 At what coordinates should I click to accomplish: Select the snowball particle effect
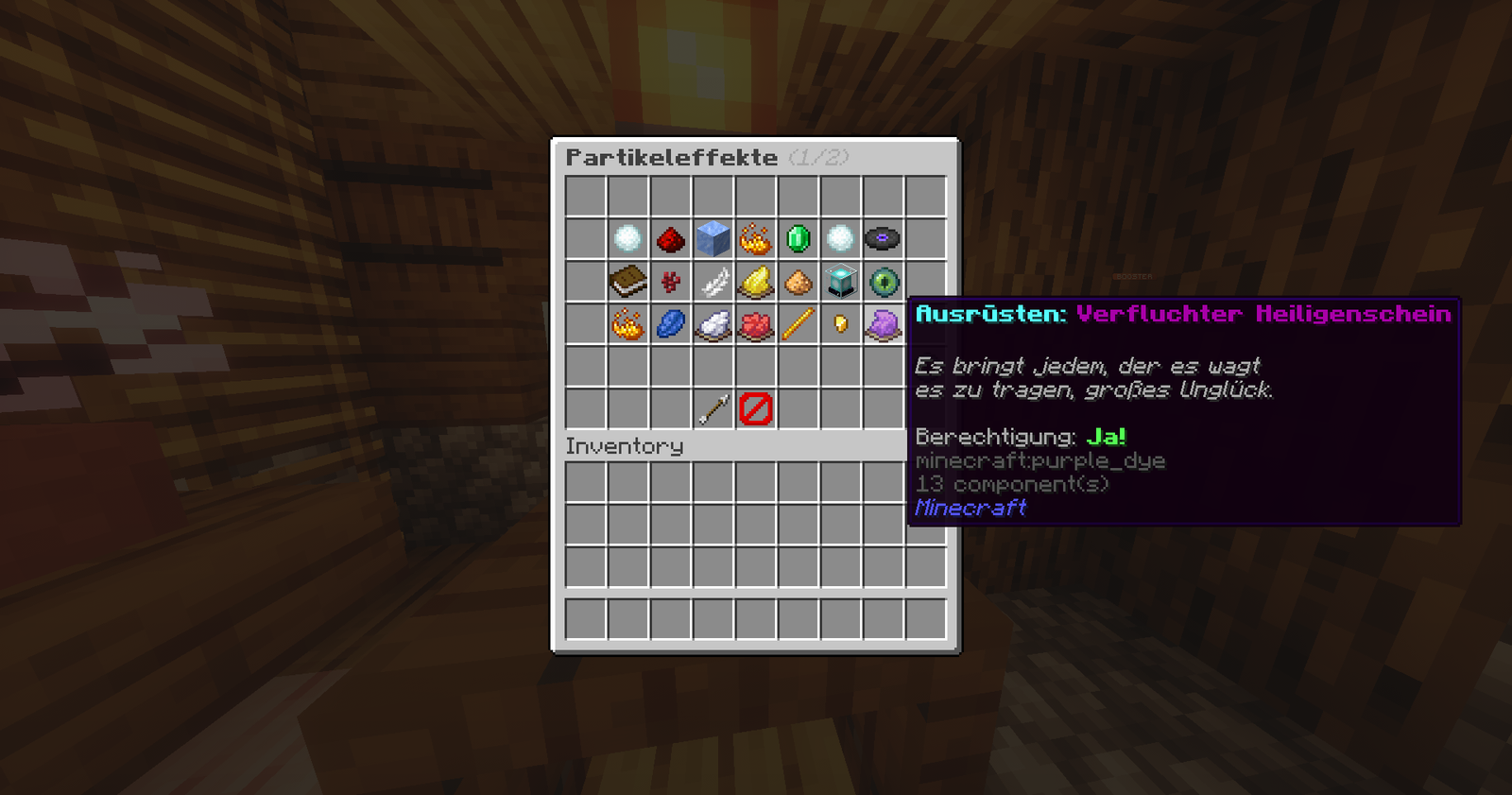point(627,238)
